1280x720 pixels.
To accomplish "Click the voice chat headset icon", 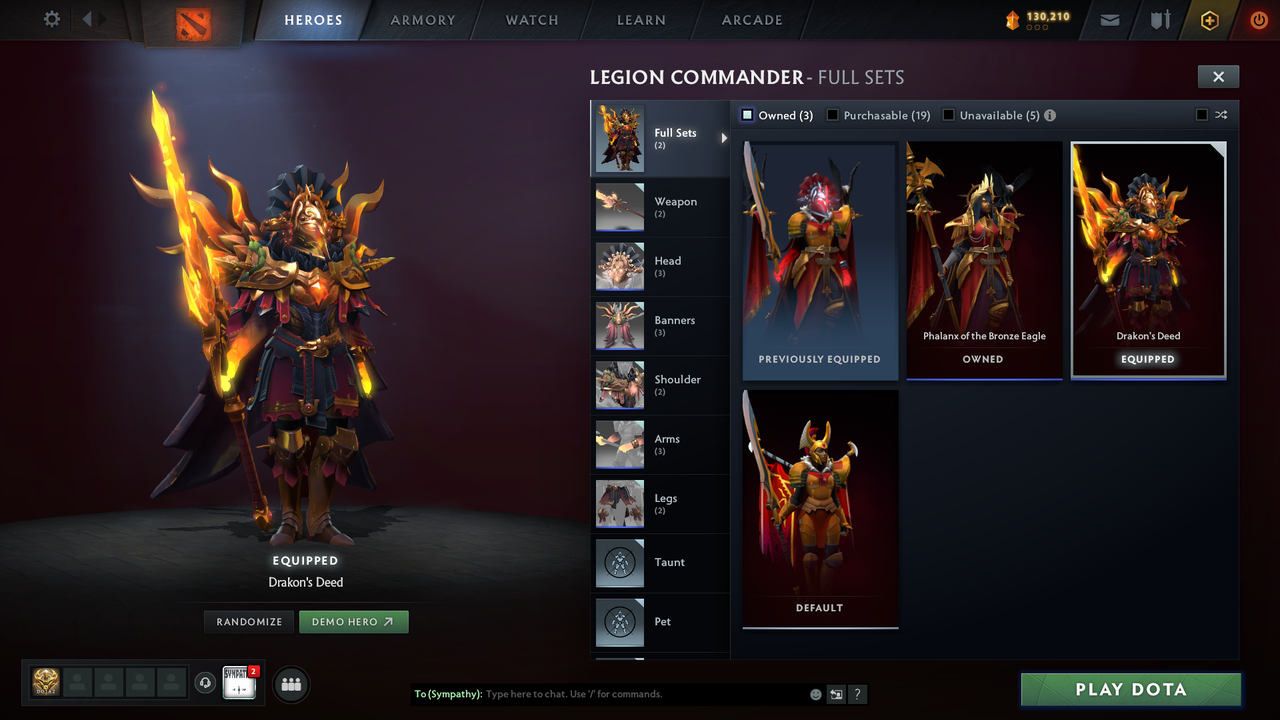I will click(x=207, y=683).
